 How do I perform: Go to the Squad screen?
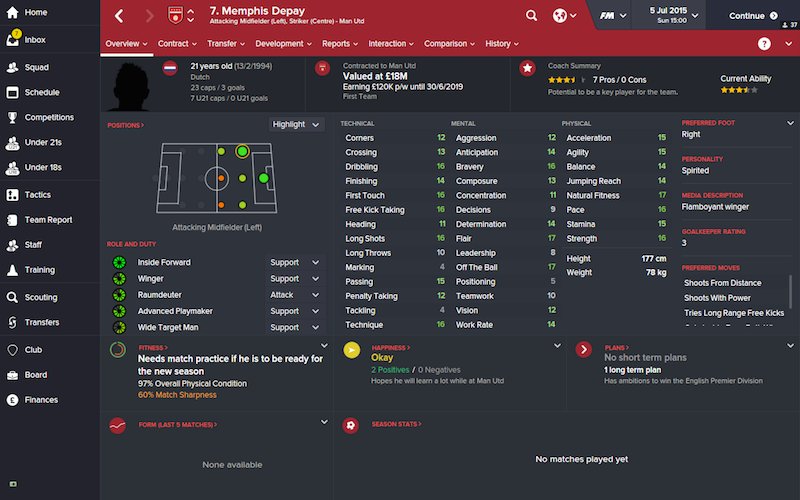(x=35, y=67)
